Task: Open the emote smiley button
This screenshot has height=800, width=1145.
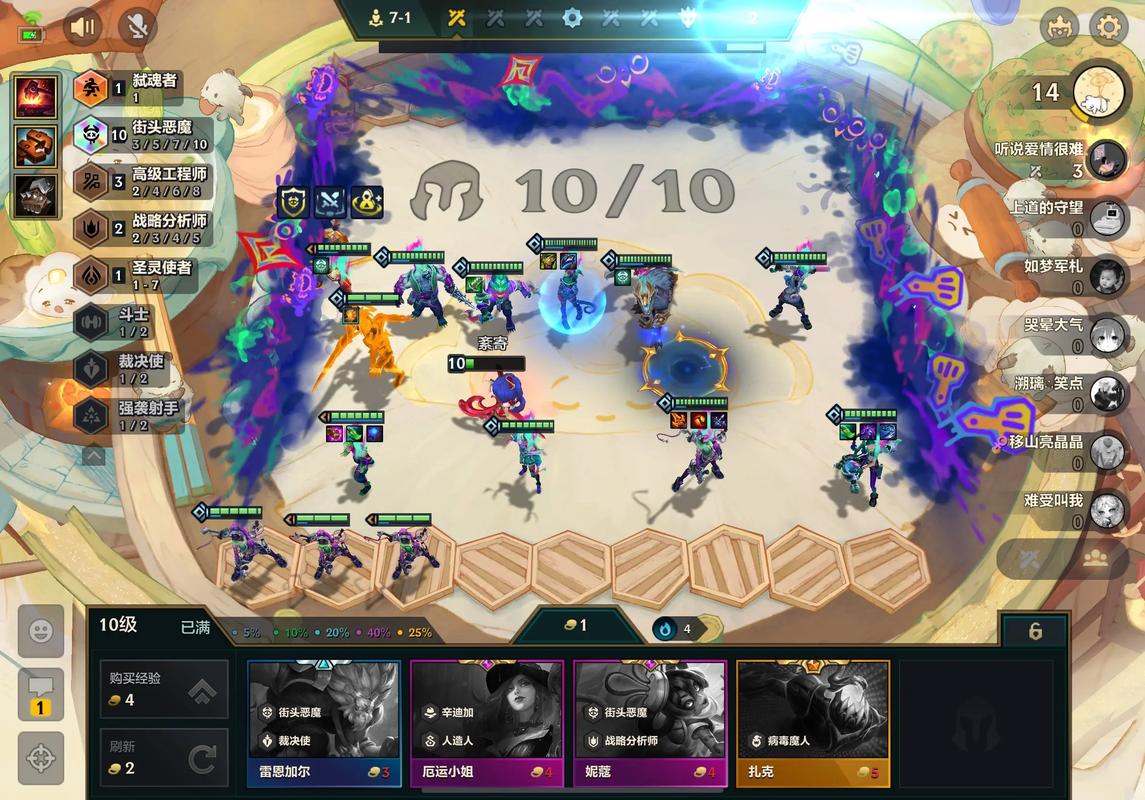Action: 41,631
